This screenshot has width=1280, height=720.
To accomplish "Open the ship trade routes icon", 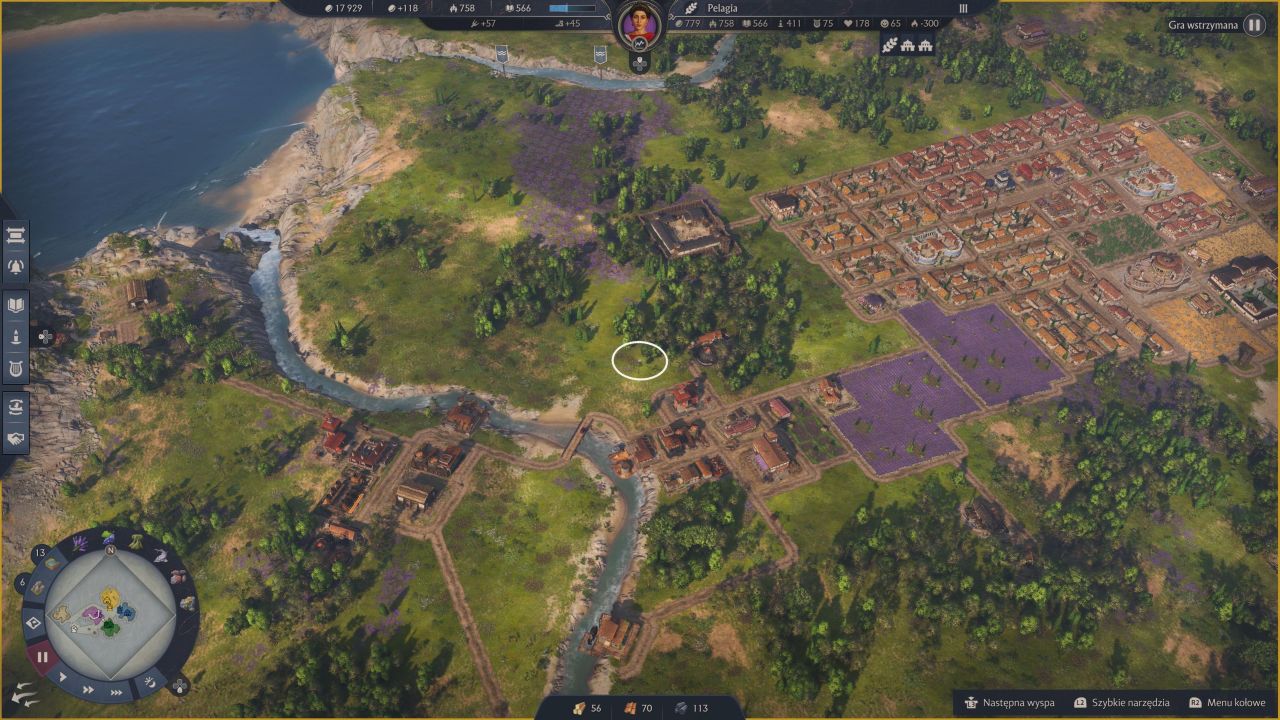I will click(x=16, y=406).
